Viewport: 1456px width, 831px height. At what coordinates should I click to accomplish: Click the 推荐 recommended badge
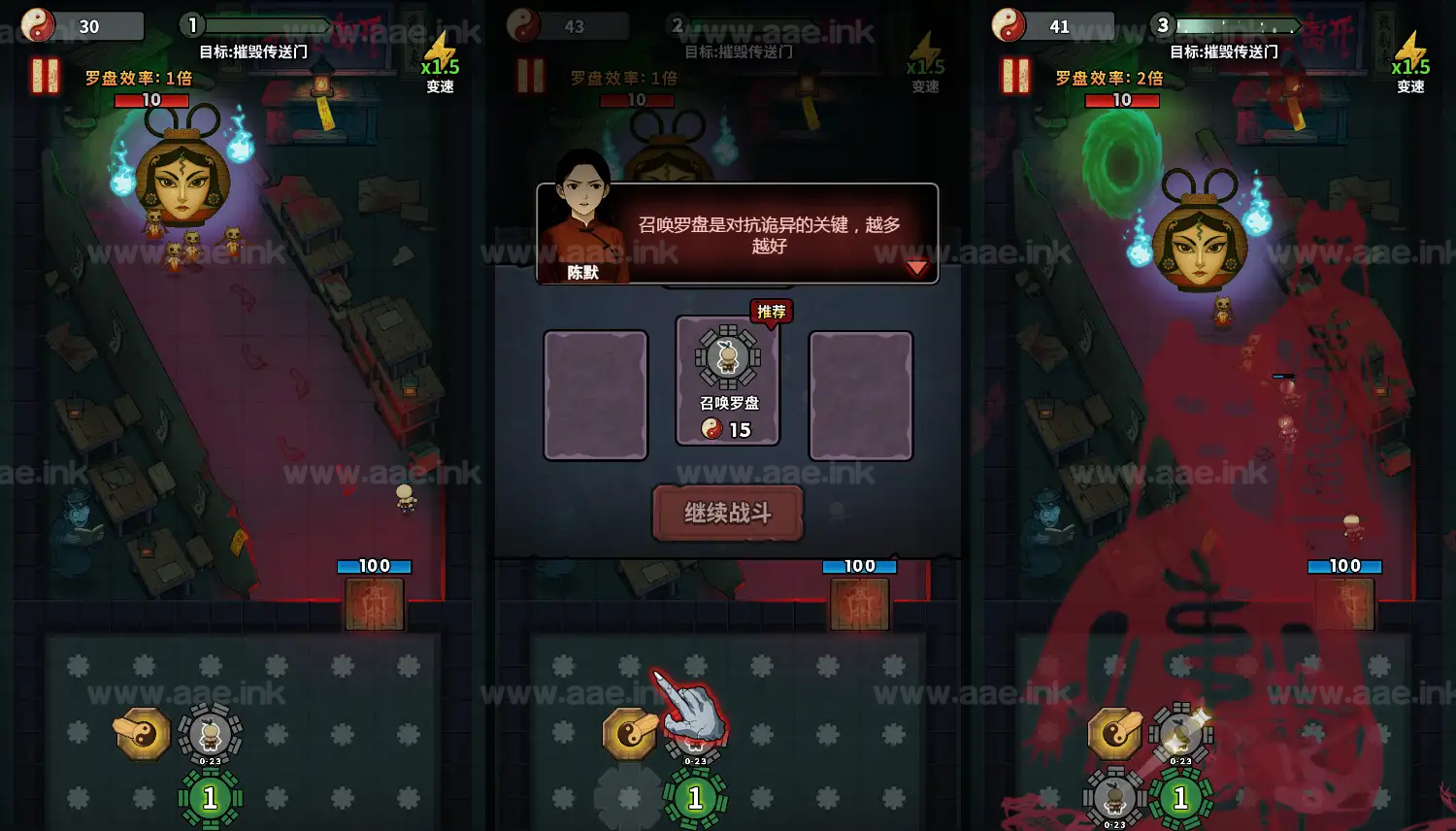coord(771,313)
